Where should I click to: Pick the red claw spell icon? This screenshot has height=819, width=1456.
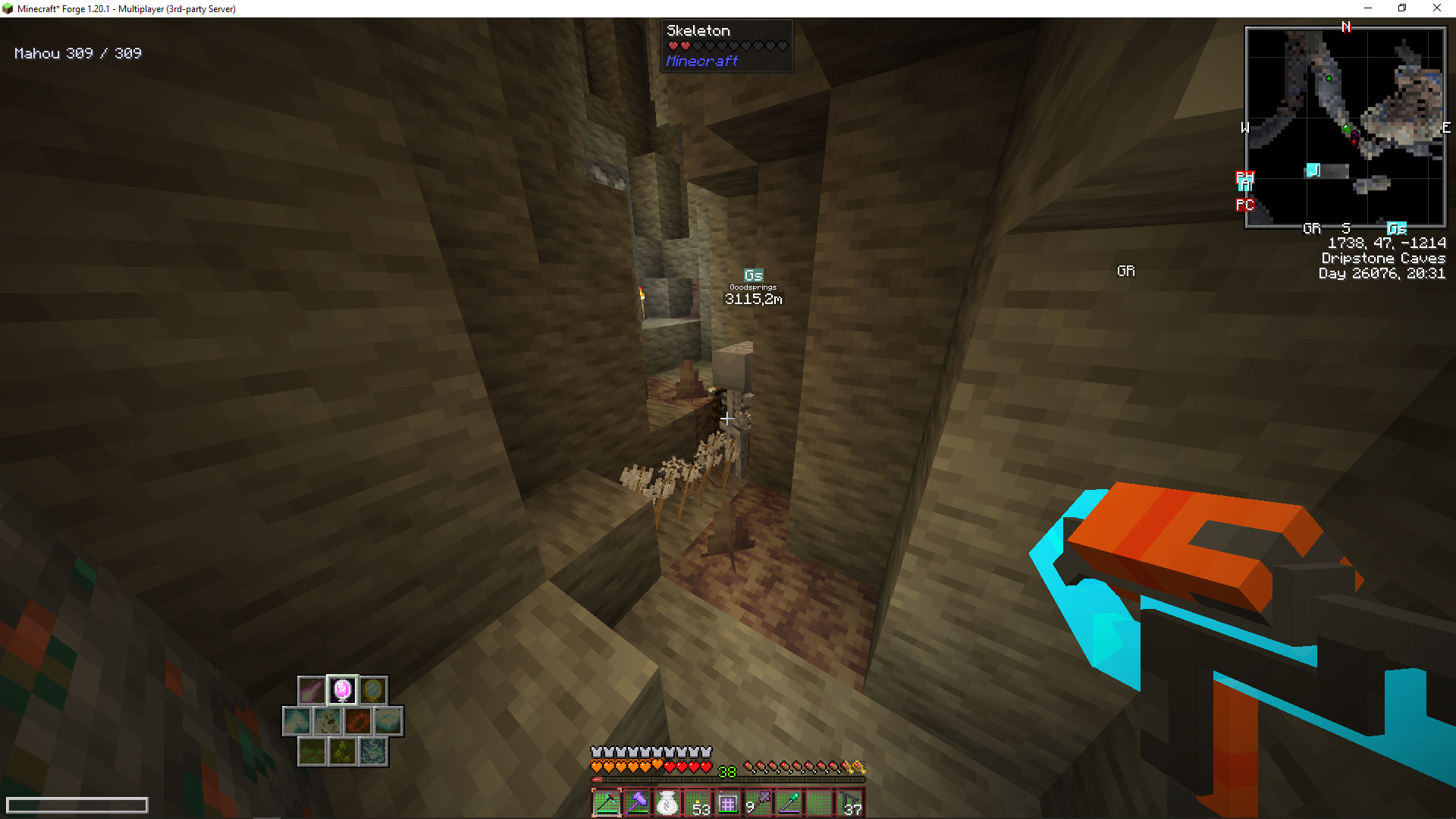pyautogui.click(x=357, y=721)
